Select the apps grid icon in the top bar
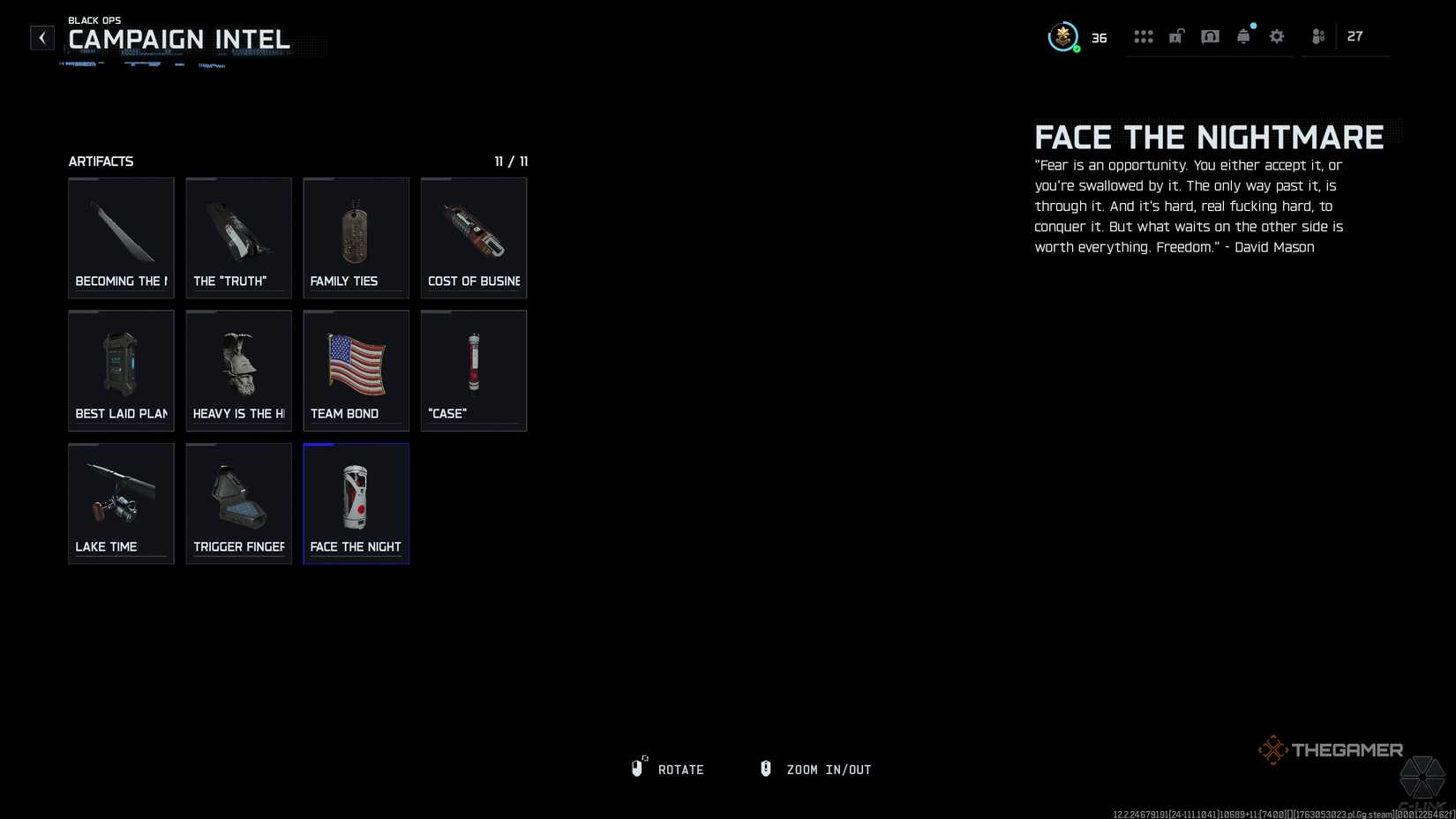This screenshot has height=819, width=1456. 1144,36
